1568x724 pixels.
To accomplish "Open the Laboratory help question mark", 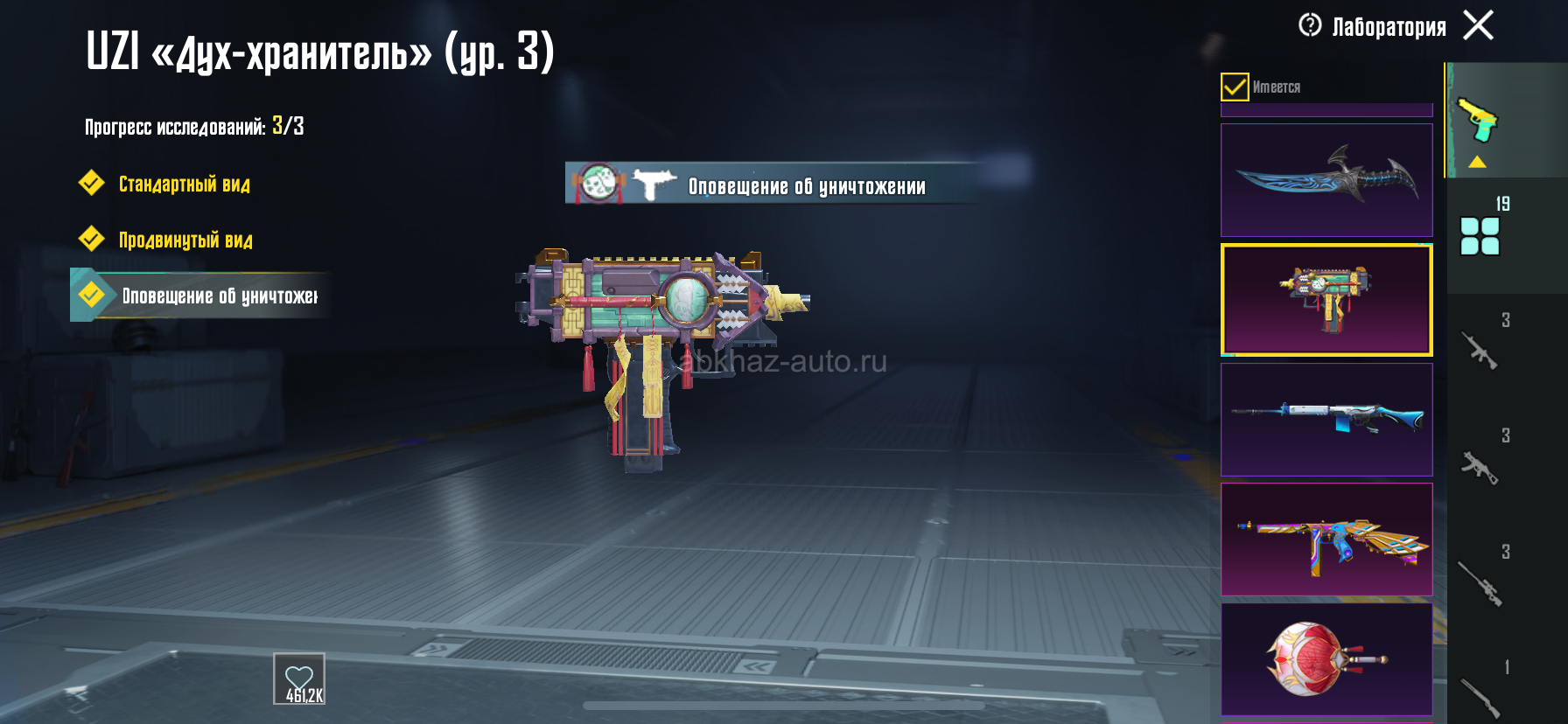I will pyautogui.click(x=1310, y=25).
